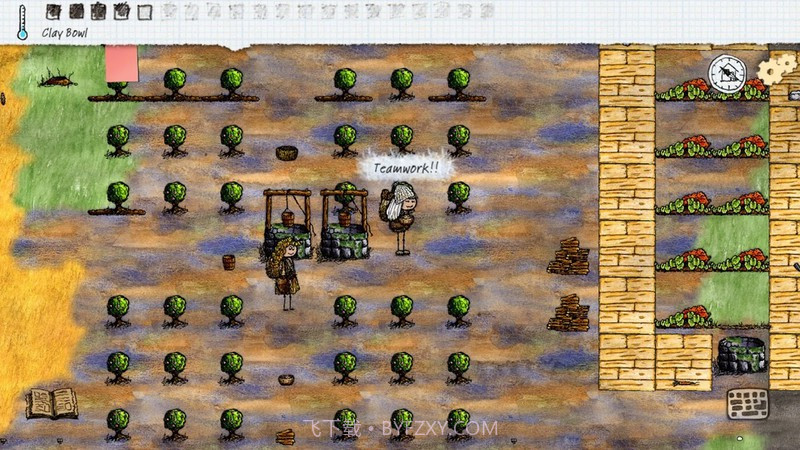Image resolution: width=800 pixels, height=450 pixels.
Task: Open the keyboard chat input
Action: [746, 405]
